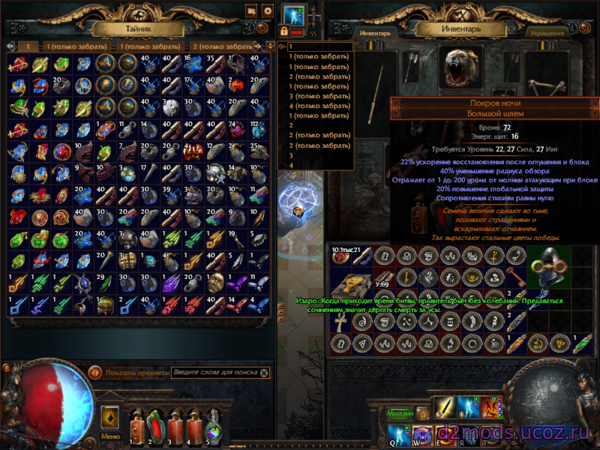Screen dimensions: 600x450
Task: Select the skull item in the stash
Action: tap(214, 174)
